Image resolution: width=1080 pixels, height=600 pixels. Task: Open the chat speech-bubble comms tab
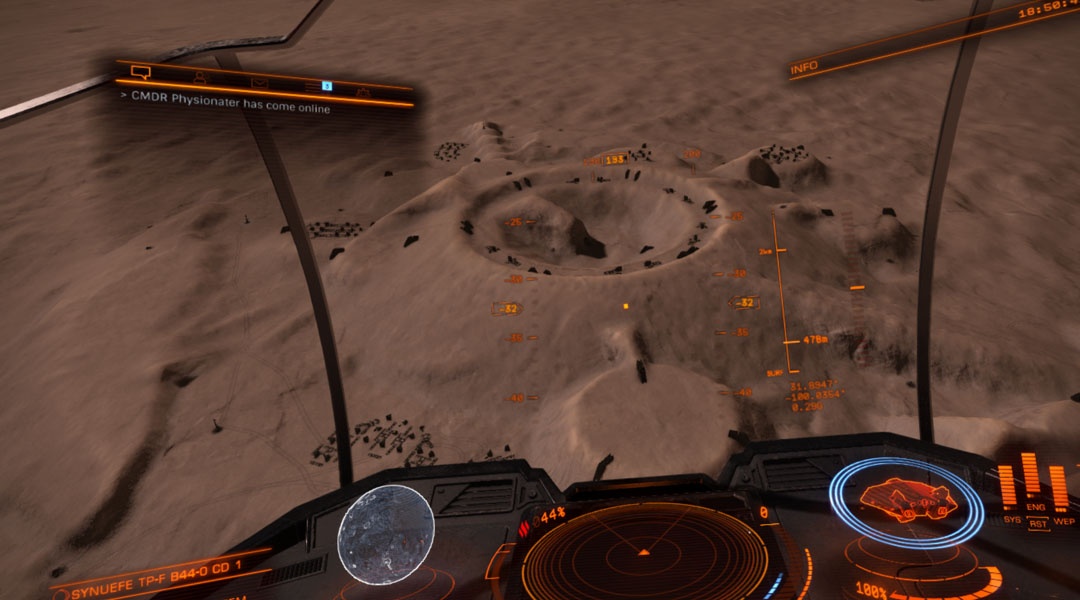140,72
